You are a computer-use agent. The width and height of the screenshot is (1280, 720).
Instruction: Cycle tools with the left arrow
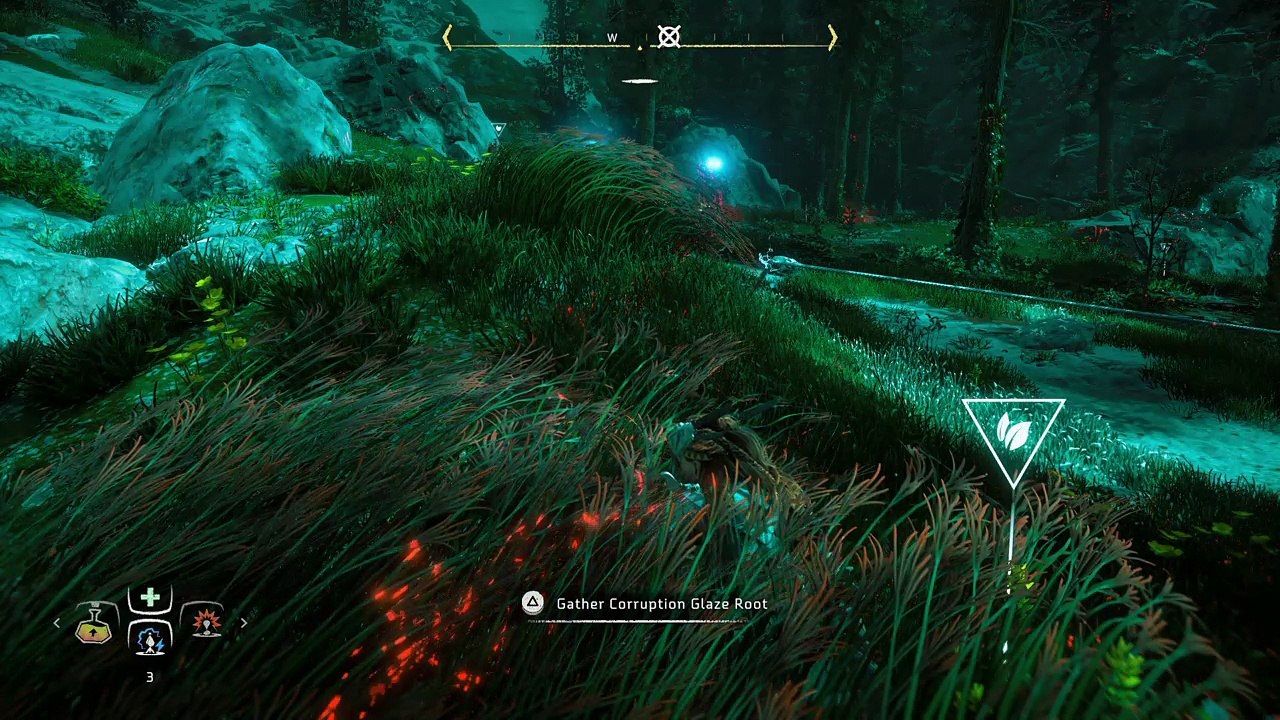[x=57, y=623]
